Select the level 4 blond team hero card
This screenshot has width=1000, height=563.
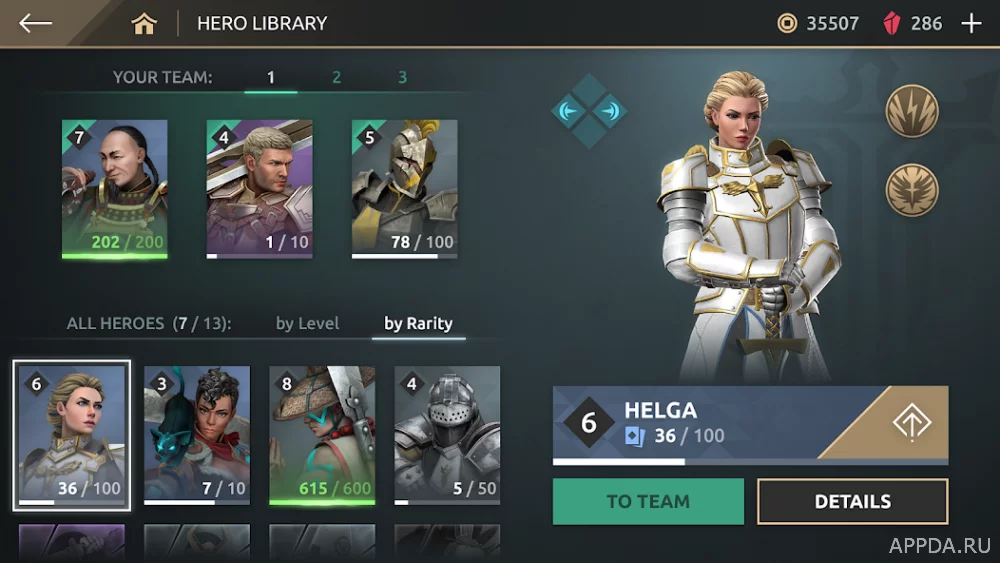tap(259, 189)
